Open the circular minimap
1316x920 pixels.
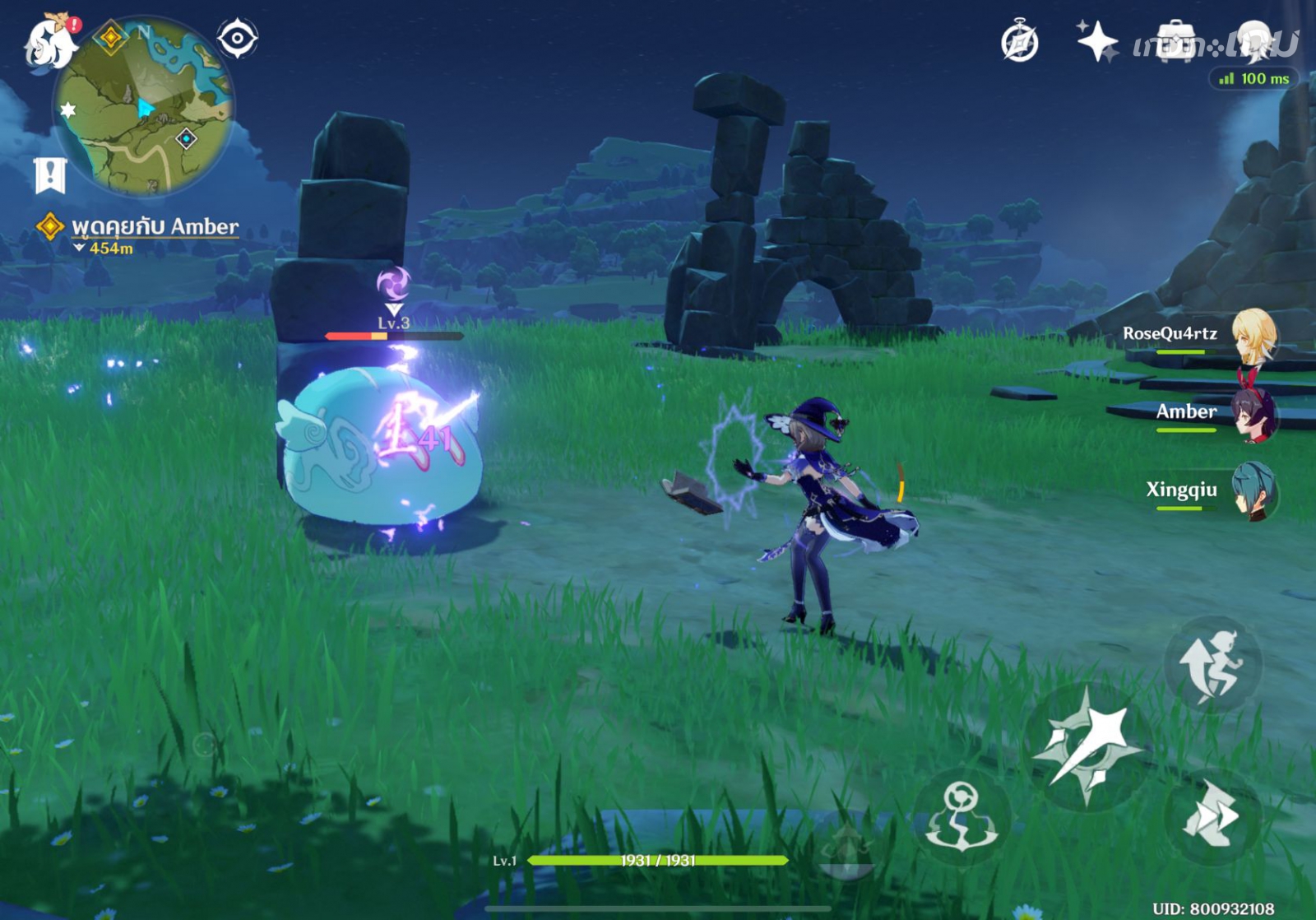144,108
